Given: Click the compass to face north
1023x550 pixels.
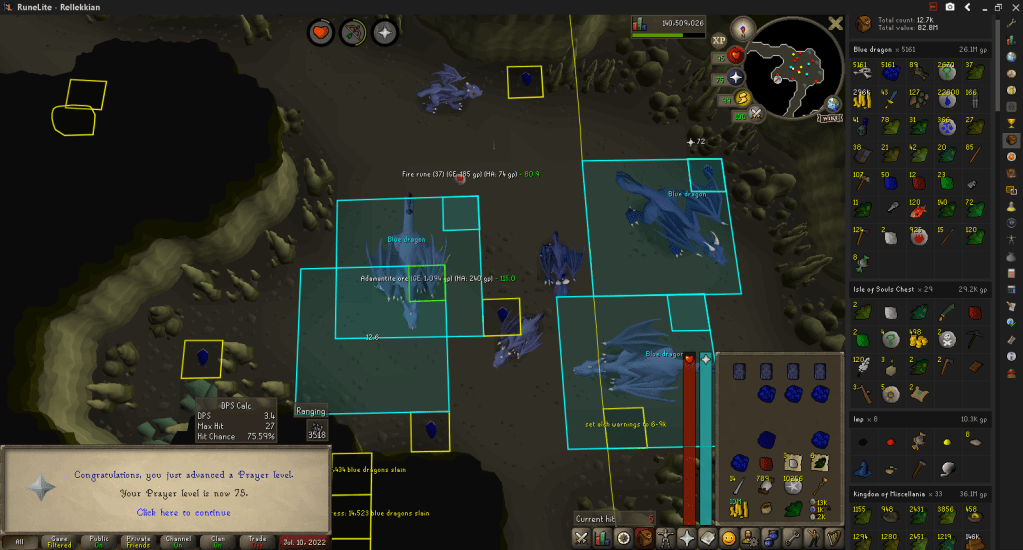Looking at the screenshot, I should click(741, 28).
